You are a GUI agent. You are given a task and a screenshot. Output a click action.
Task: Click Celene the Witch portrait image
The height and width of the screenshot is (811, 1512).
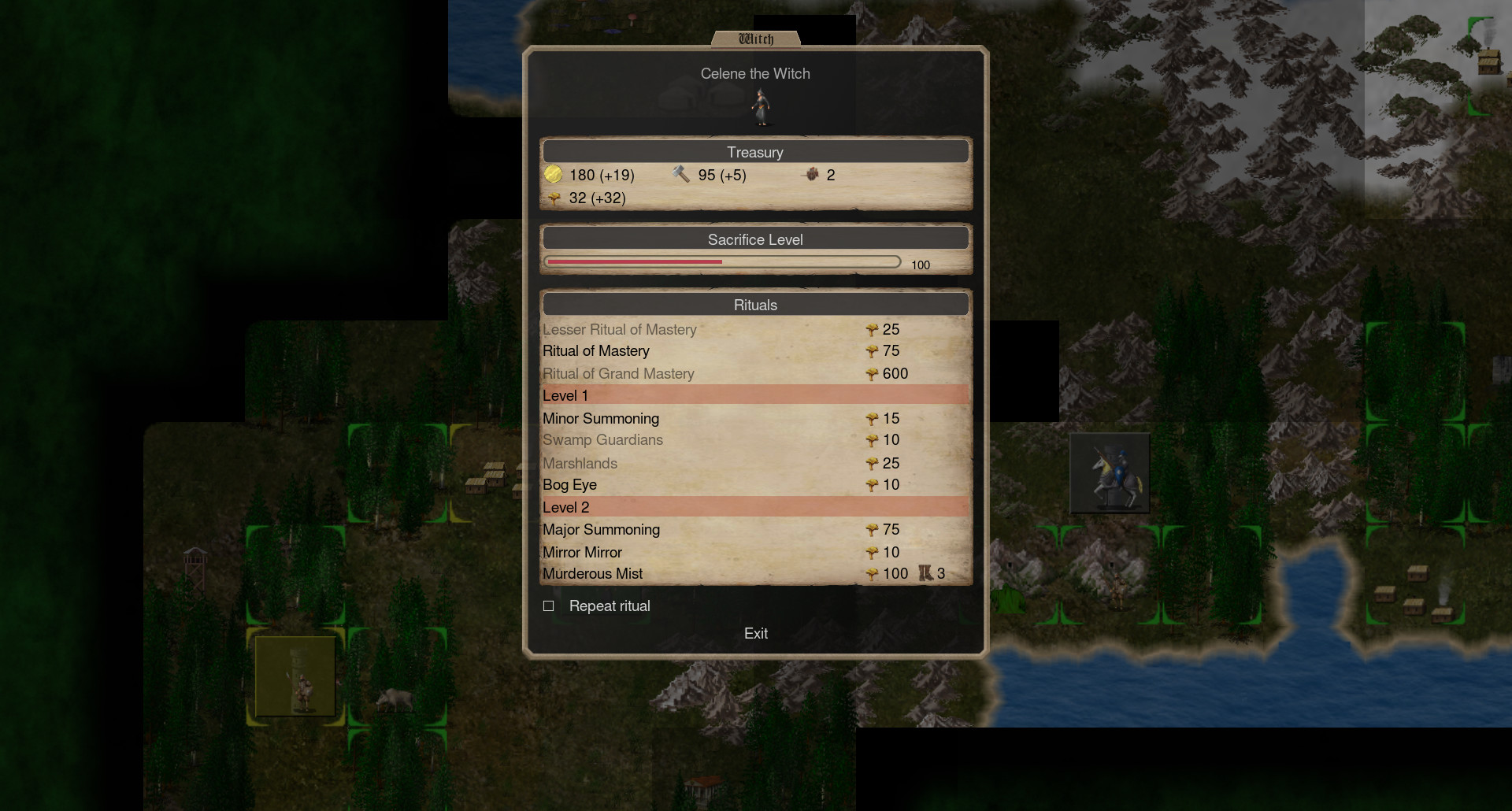coord(761,107)
